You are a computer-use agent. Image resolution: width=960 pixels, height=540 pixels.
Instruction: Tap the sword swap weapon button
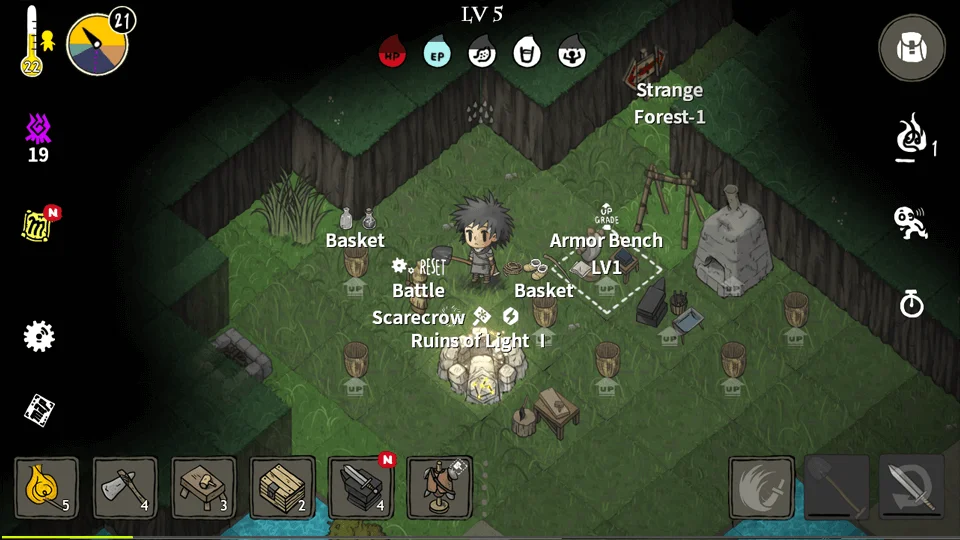click(912, 489)
